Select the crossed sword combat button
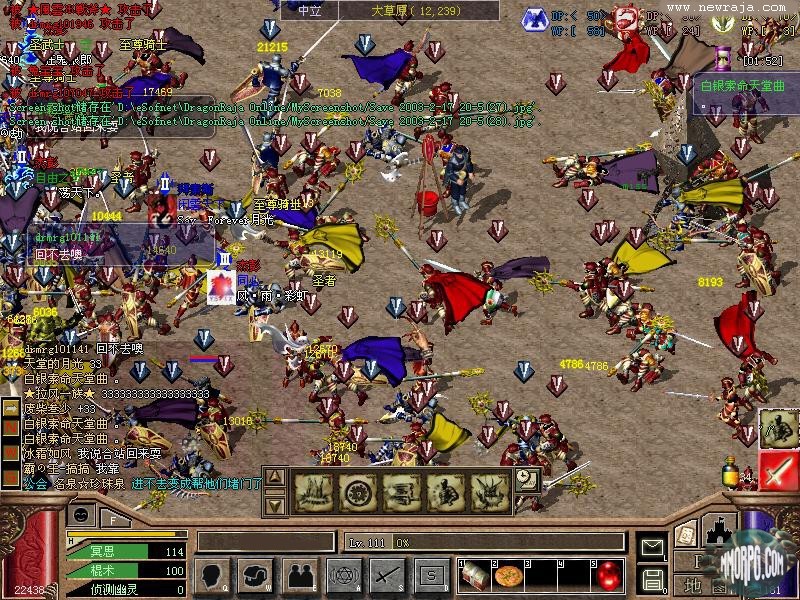The height and width of the screenshot is (600, 800). (x=387, y=575)
